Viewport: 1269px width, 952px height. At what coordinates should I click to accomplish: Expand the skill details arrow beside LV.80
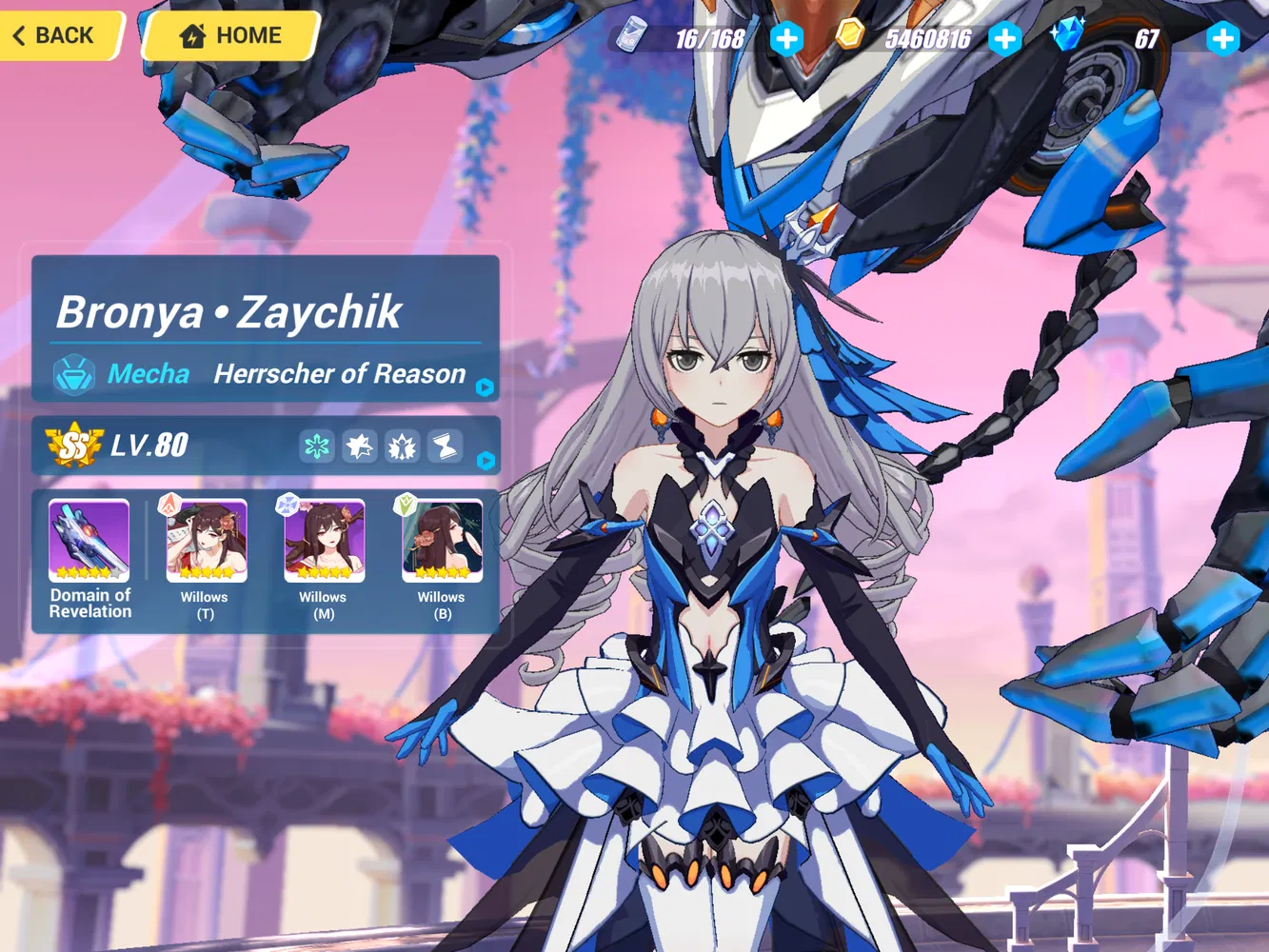[x=486, y=461]
